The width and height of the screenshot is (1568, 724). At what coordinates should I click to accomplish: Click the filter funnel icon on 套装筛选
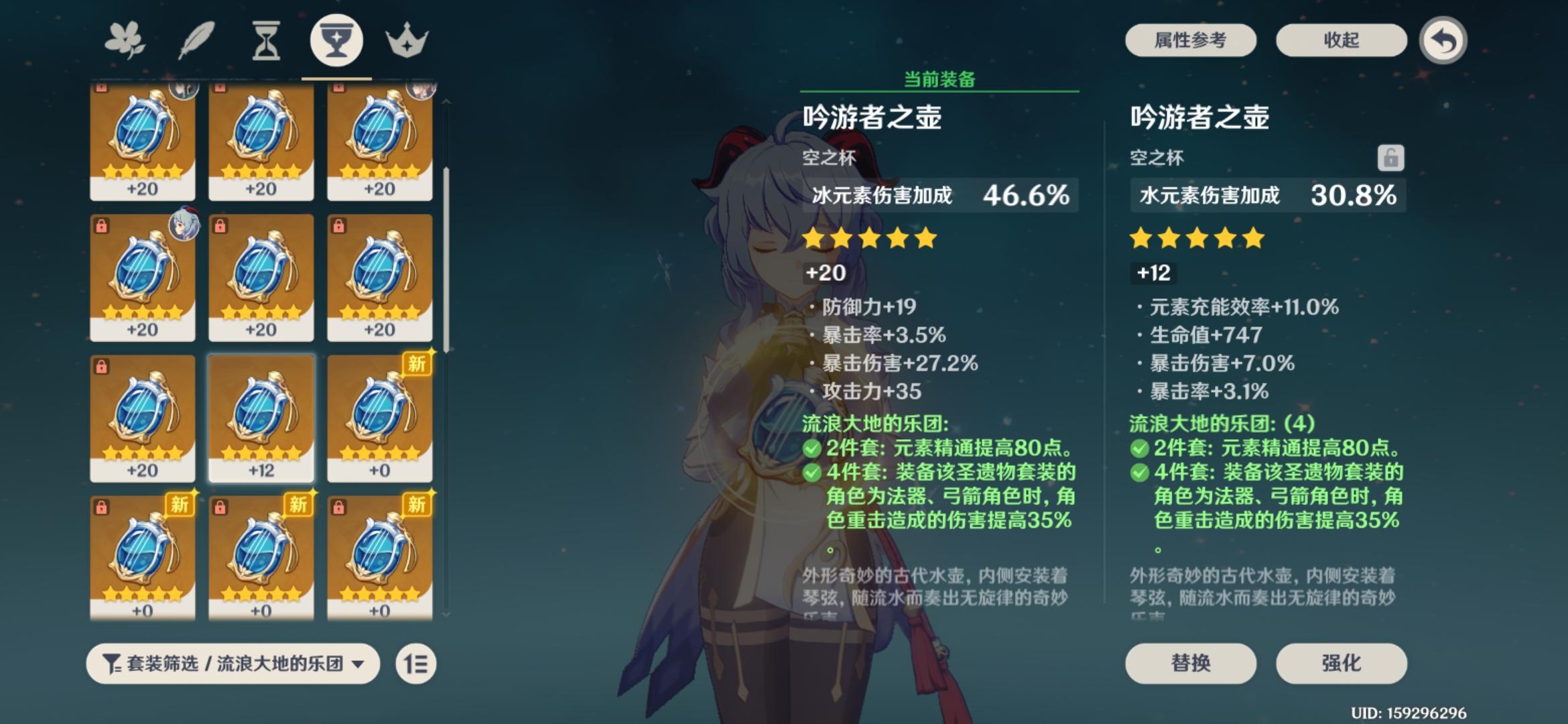(113, 664)
